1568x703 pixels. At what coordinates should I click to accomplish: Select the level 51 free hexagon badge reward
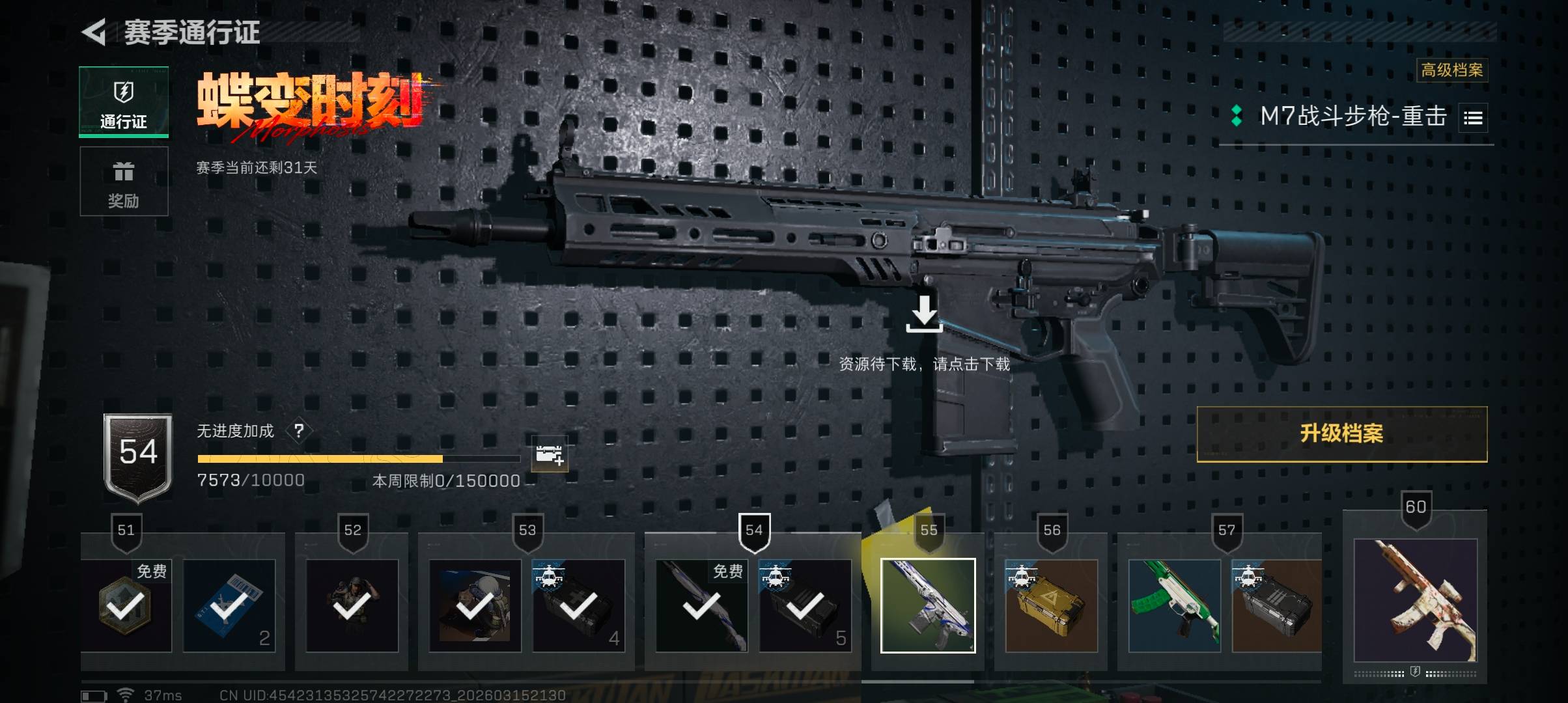[x=126, y=605]
